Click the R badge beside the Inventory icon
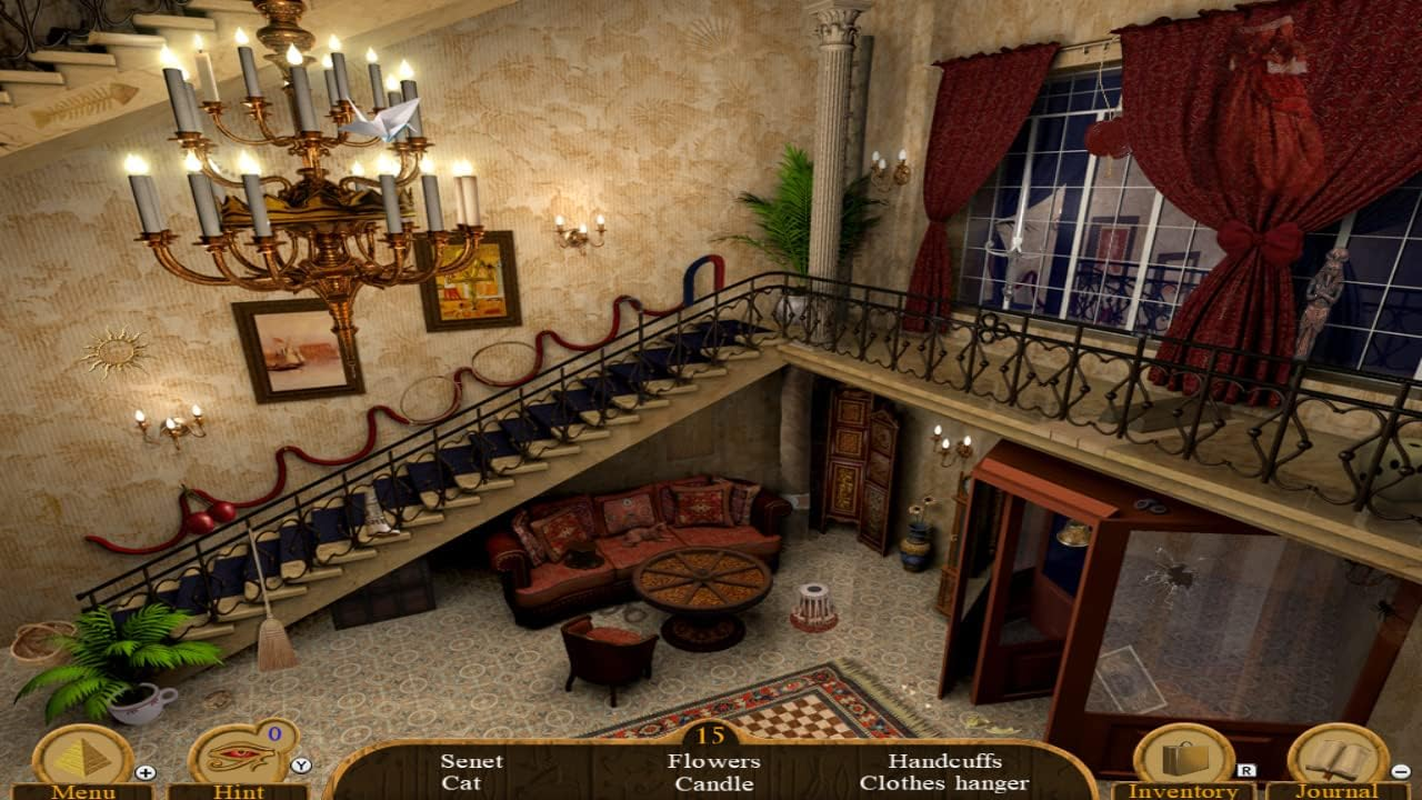 coord(1248,772)
